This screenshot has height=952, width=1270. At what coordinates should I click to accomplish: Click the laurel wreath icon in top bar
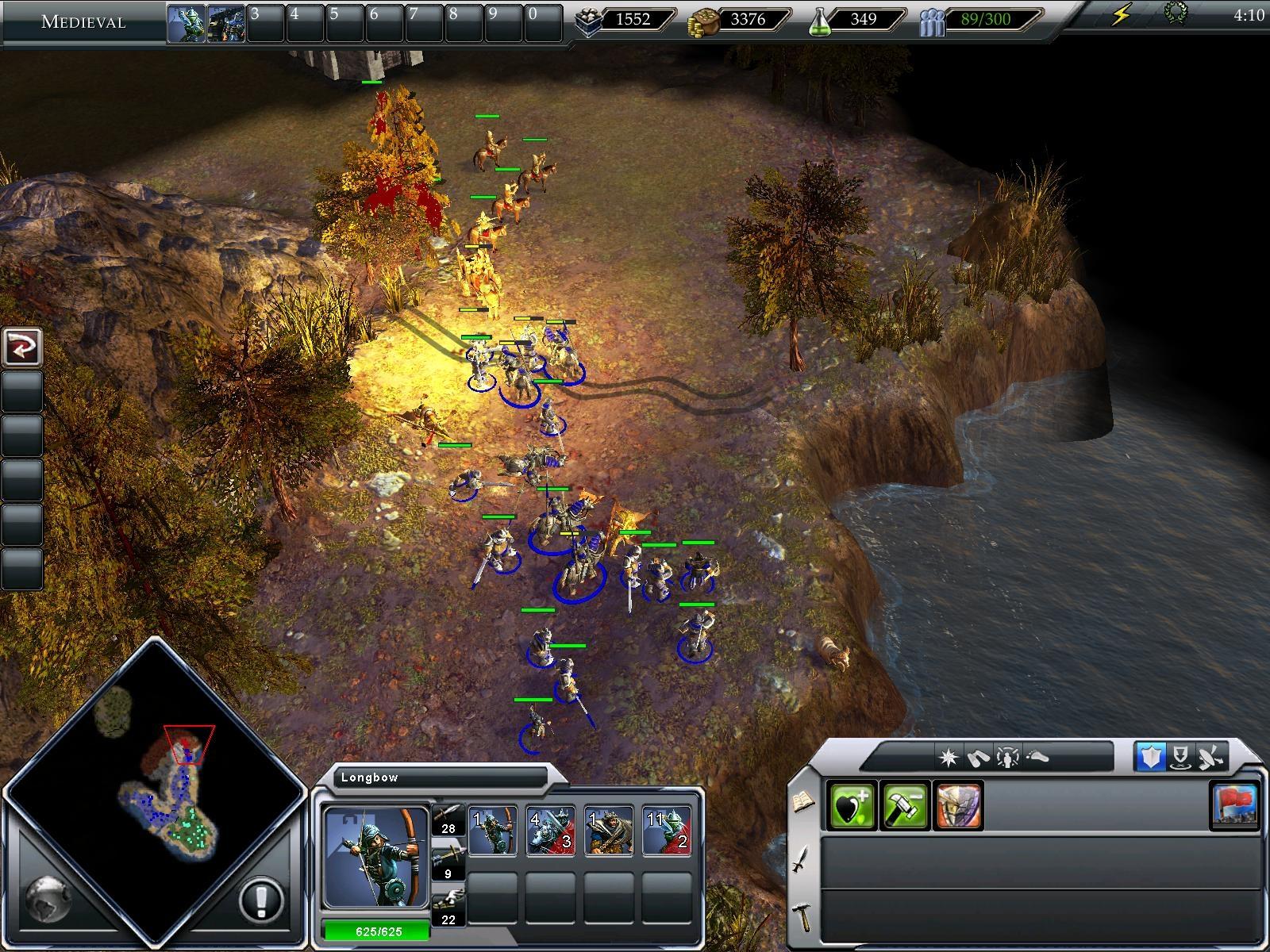point(1175,13)
